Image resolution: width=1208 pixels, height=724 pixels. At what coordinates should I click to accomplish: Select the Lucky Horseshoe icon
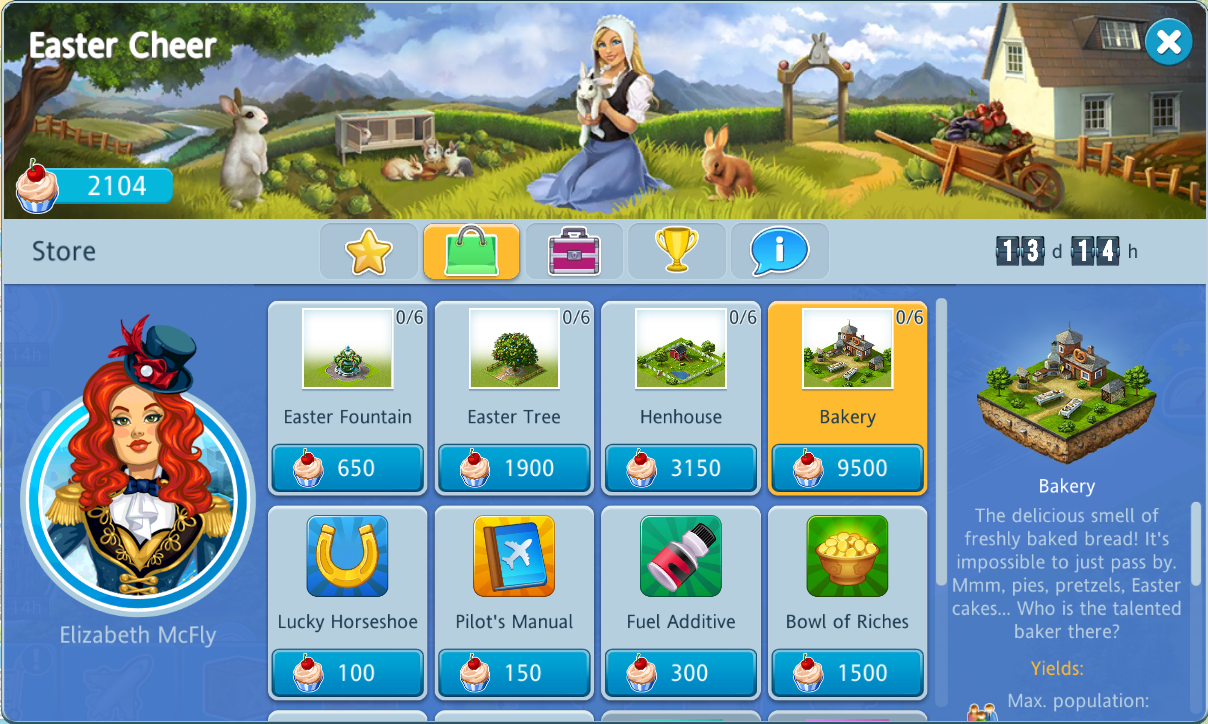(x=347, y=556)
